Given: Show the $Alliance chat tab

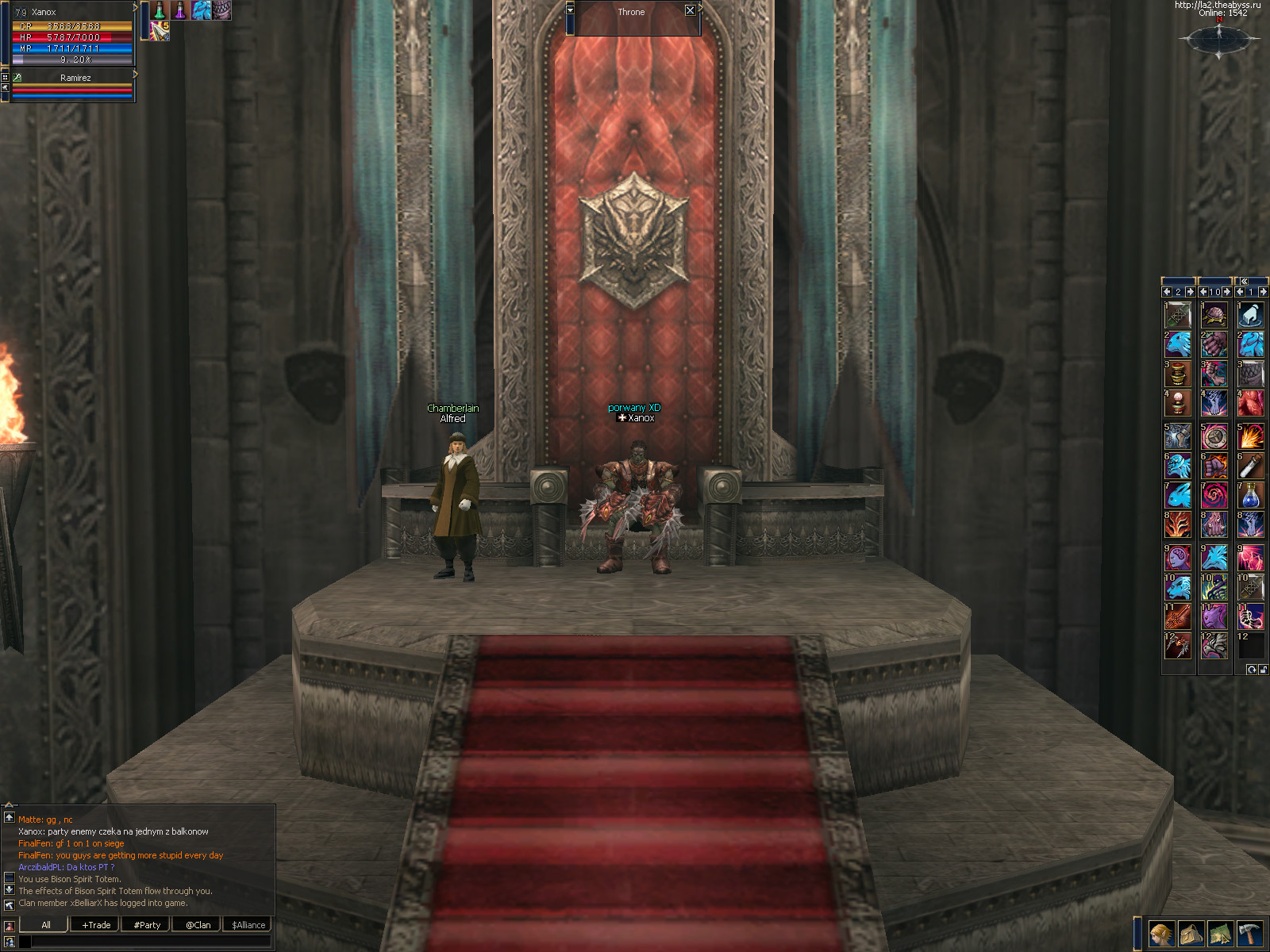Looking at the screenshot, I should click(248, 924).
